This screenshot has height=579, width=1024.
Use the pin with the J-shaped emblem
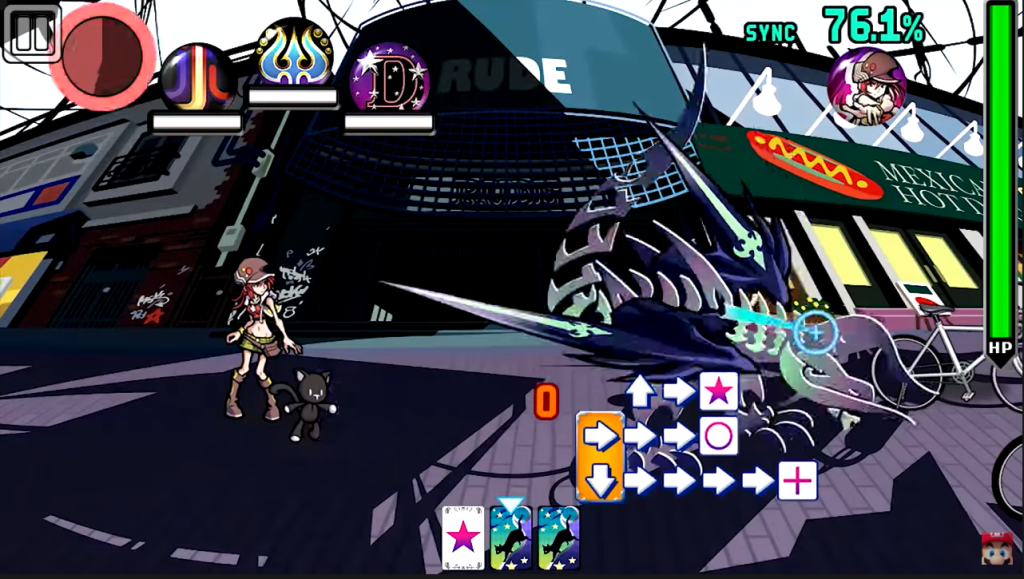point(197,78)
